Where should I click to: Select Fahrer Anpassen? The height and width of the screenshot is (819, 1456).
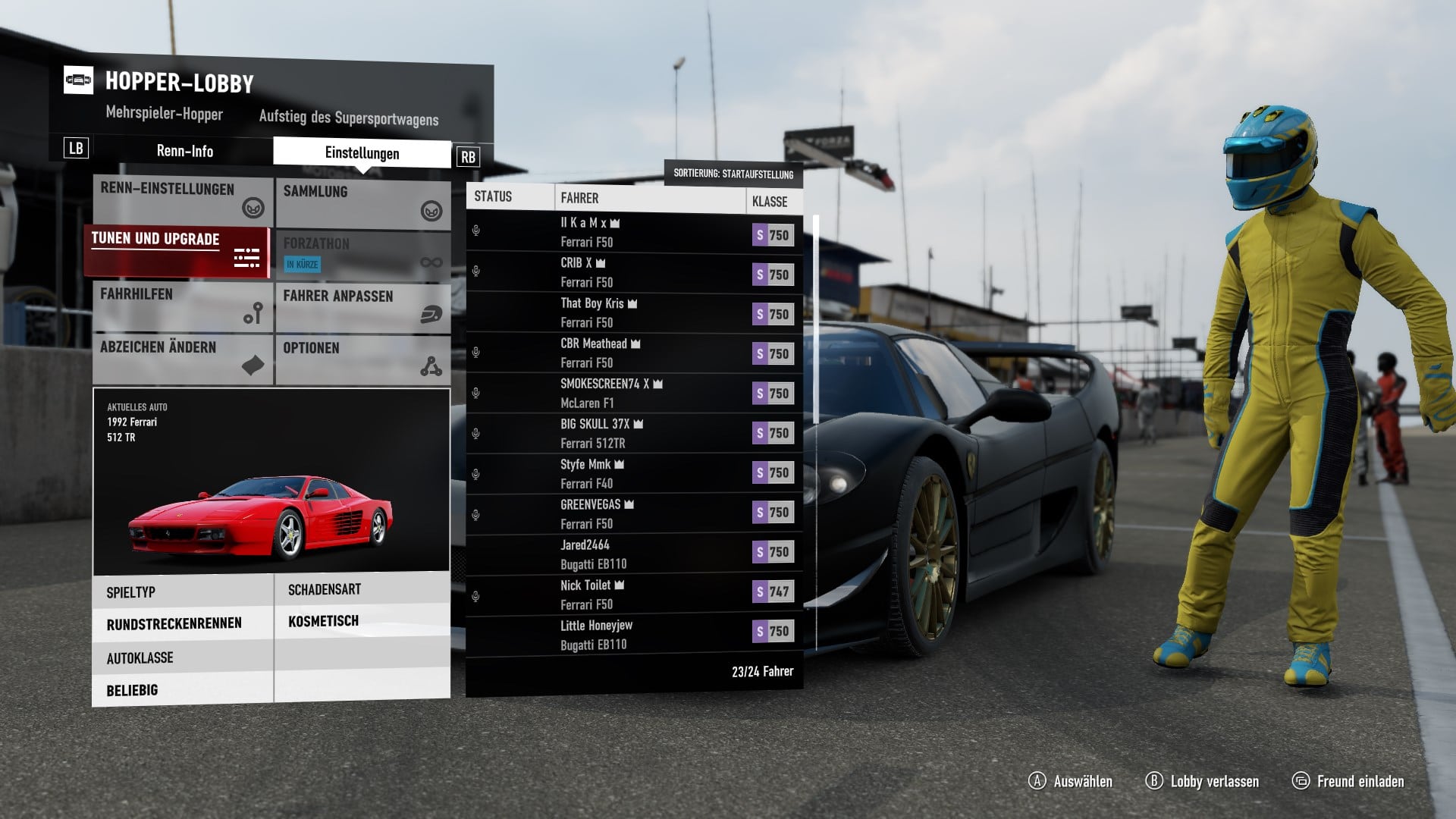tap(362, 307)
